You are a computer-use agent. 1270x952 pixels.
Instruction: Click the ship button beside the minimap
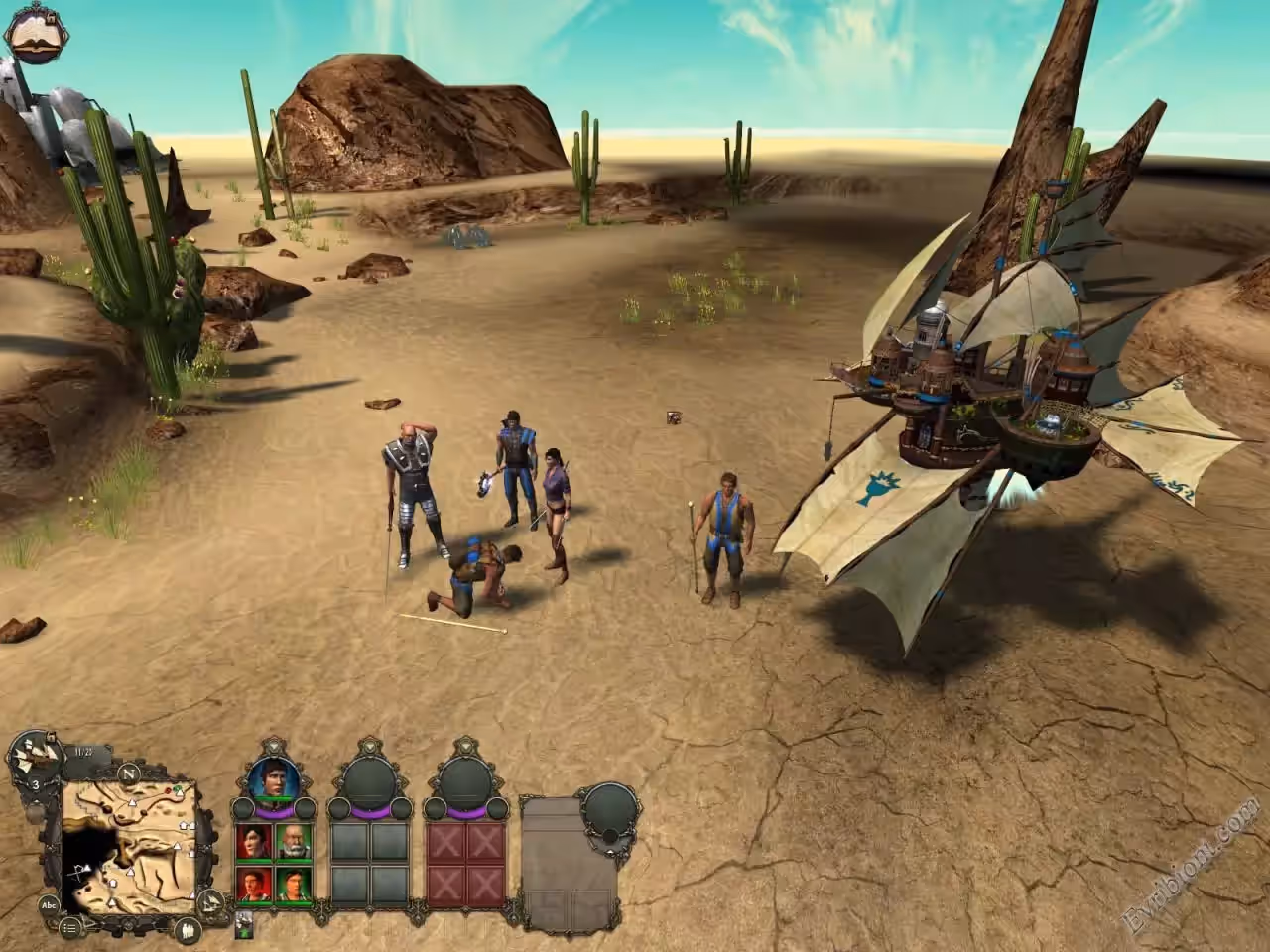click(211, 900)
